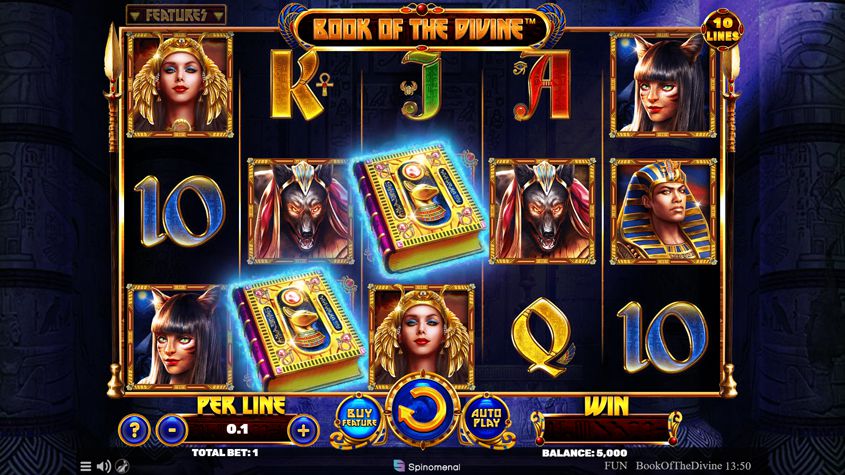Image resolution: width=845 pixels, height=475 pixels.
Task: Expand the Features dropdown
Action: [177, 16]
